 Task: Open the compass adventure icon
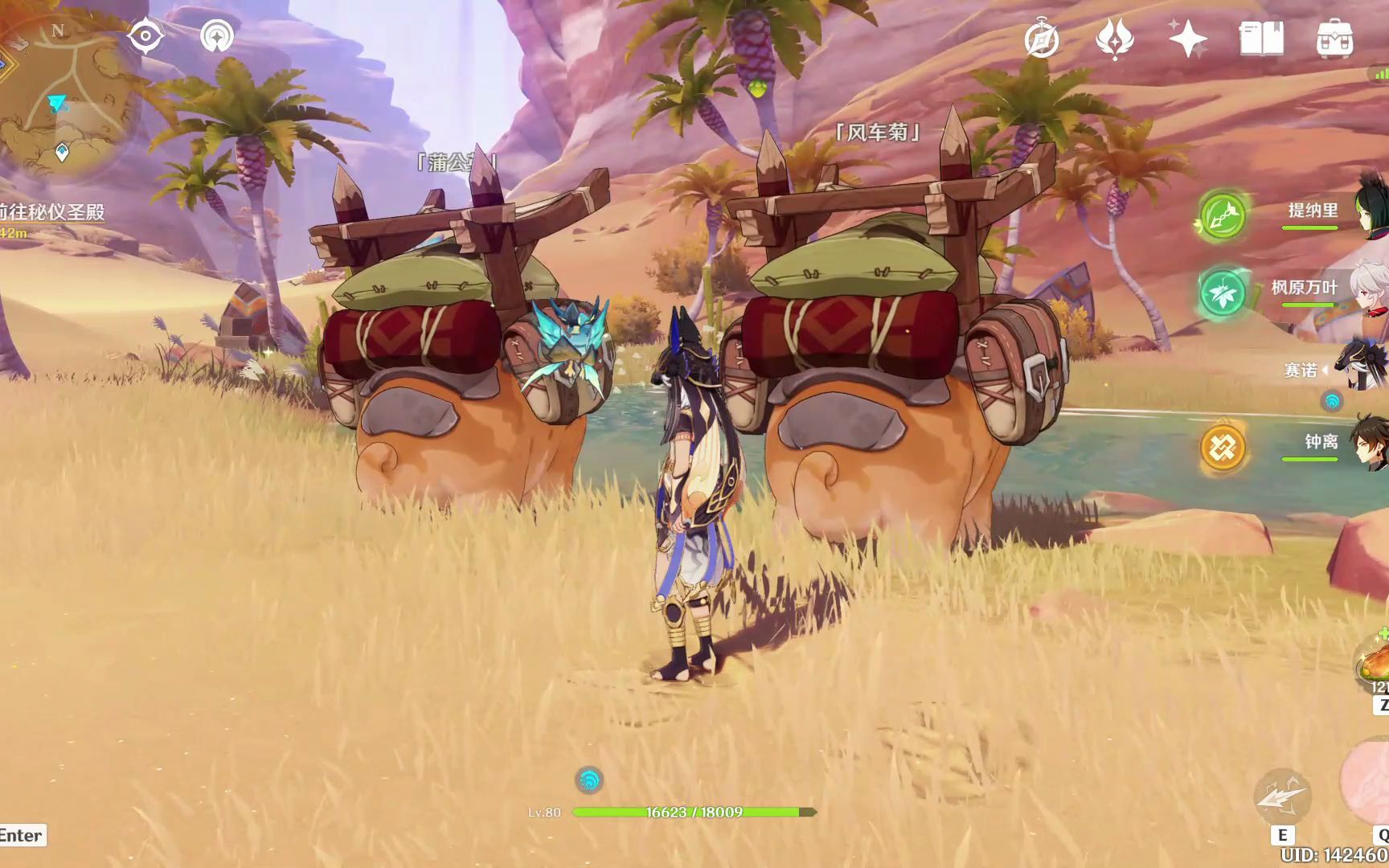[1042, 39]
